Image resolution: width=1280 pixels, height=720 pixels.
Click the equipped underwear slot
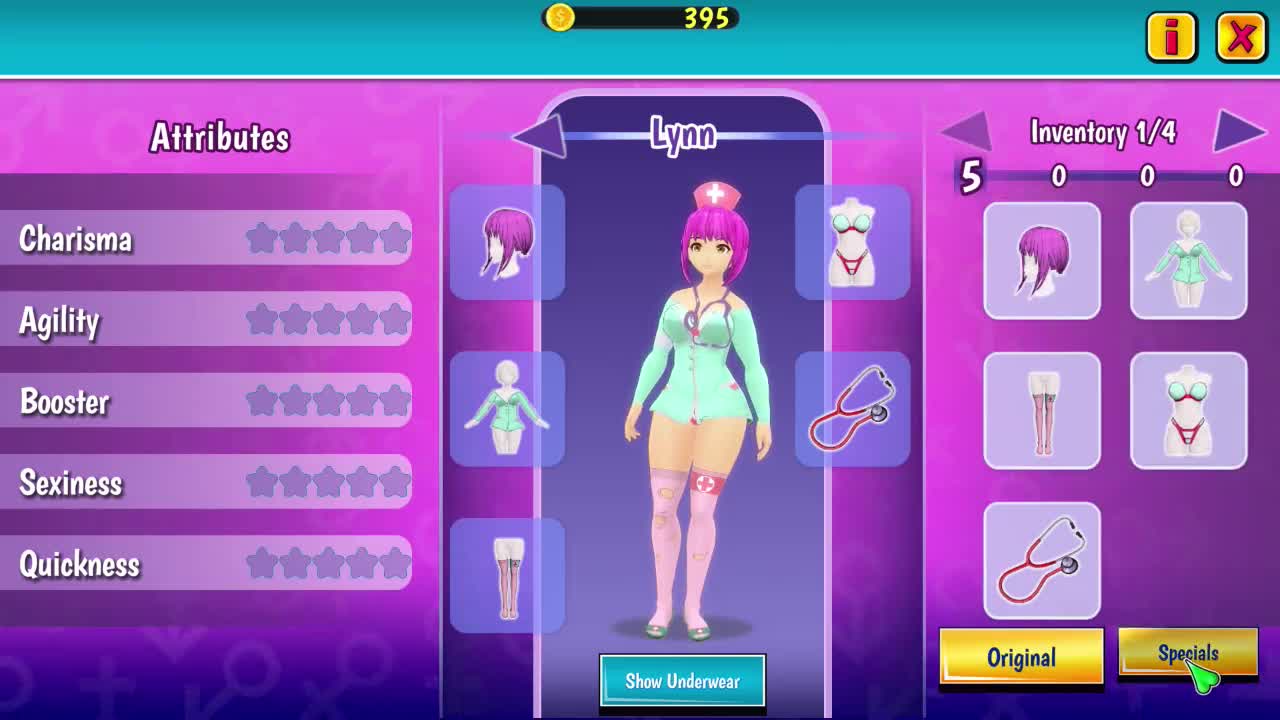coord(852,242)
